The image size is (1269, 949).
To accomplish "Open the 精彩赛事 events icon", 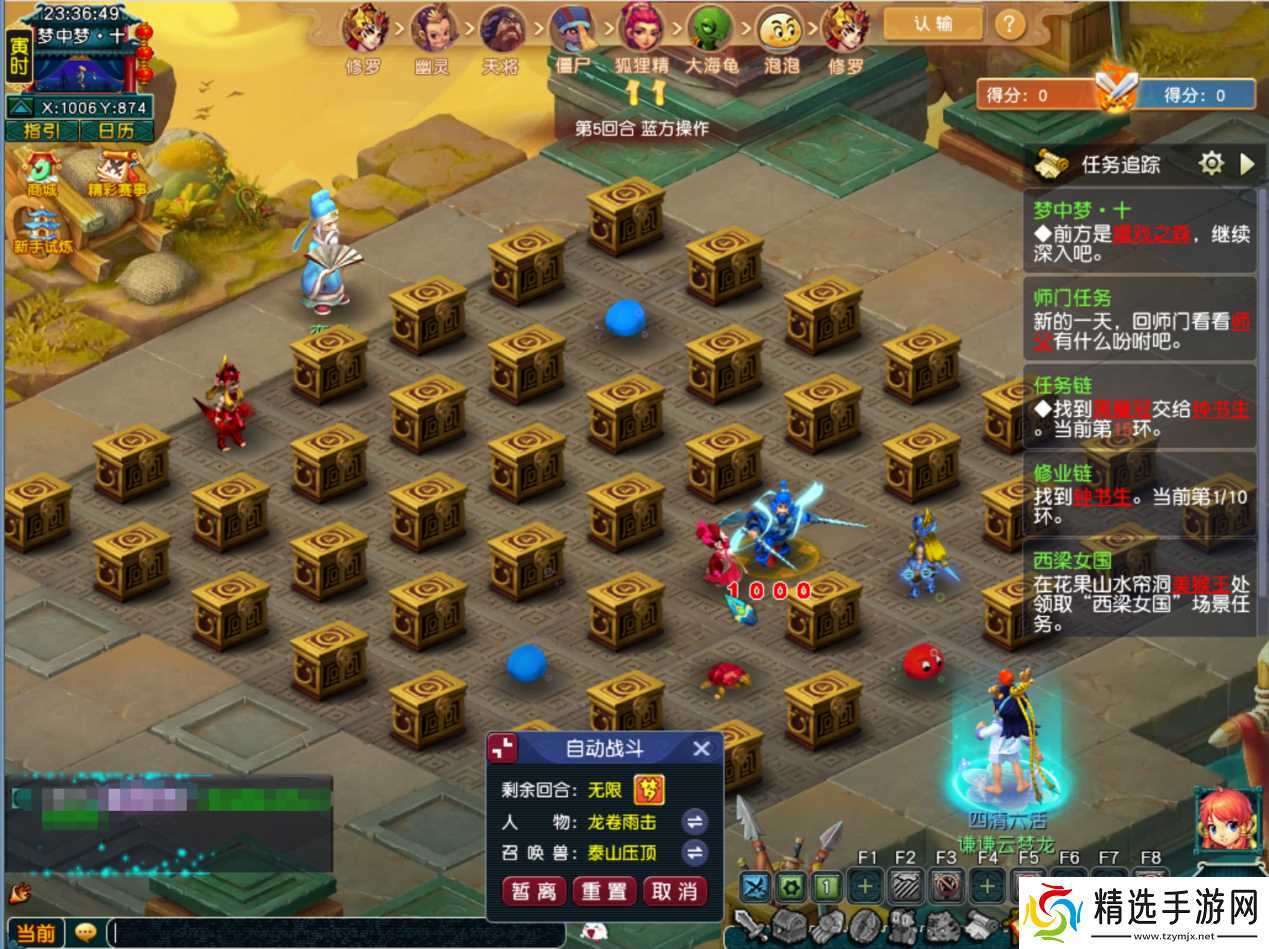I will tap(121, 173).
